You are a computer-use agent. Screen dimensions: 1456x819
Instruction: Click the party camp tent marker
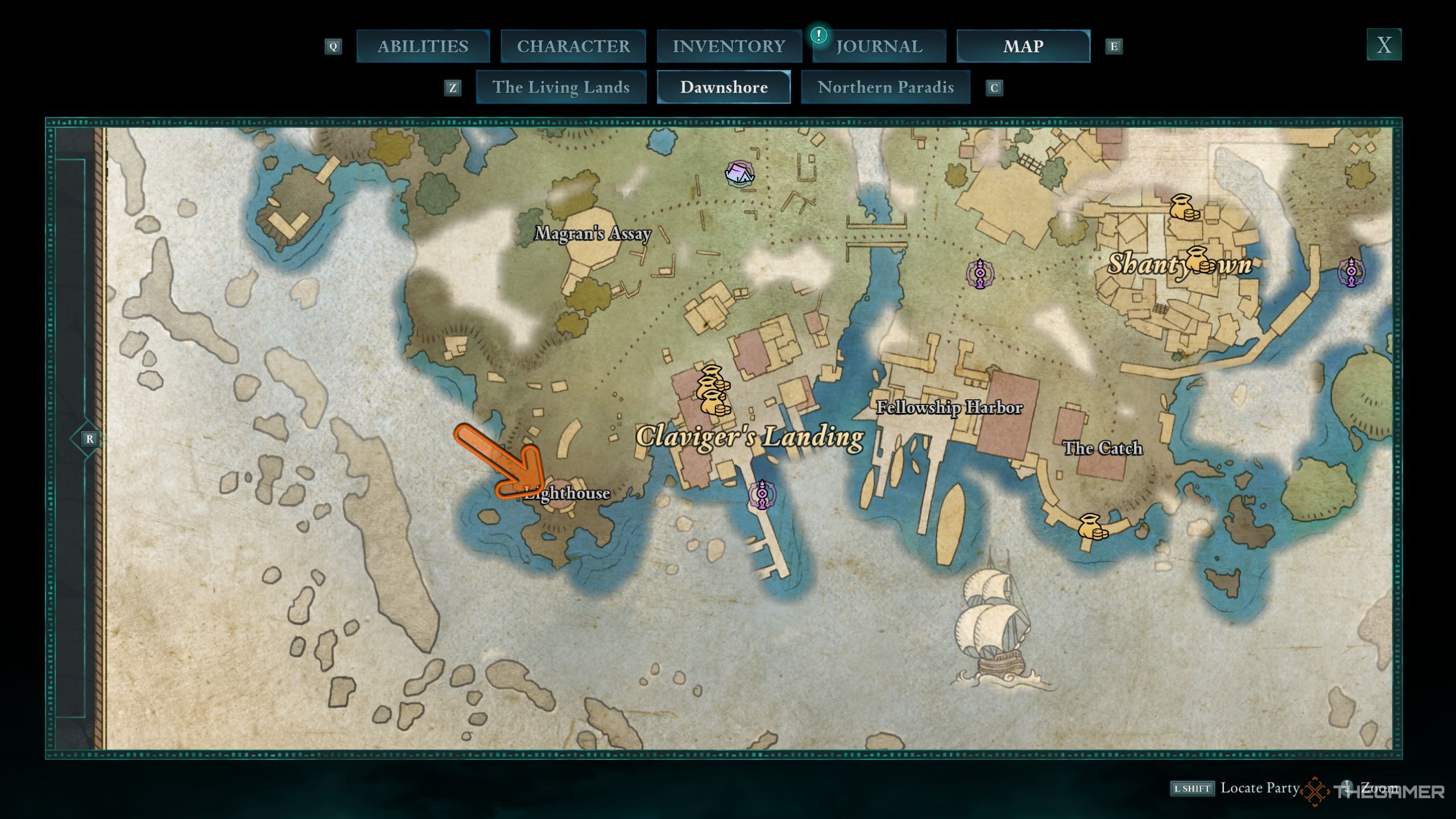(x=739, y=173)
